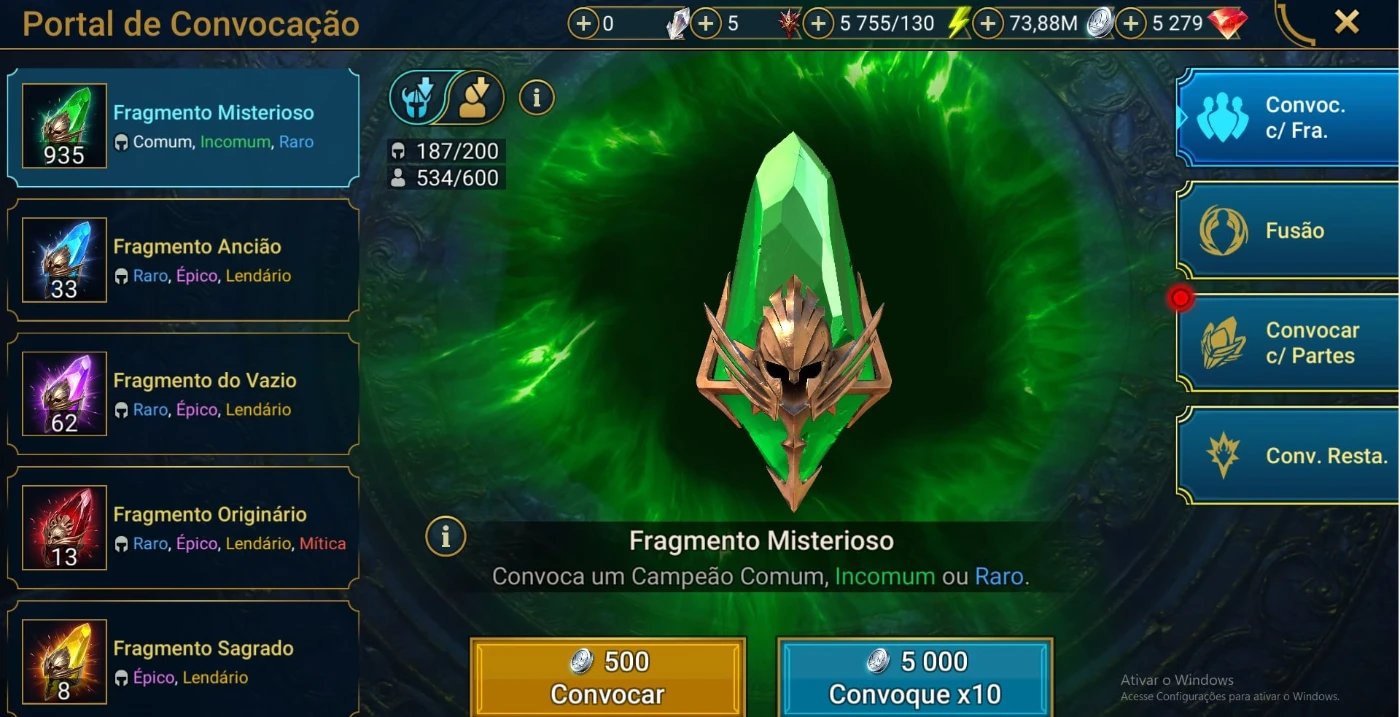Select the Fragmento Misterioso shard entry

(183, 127)
